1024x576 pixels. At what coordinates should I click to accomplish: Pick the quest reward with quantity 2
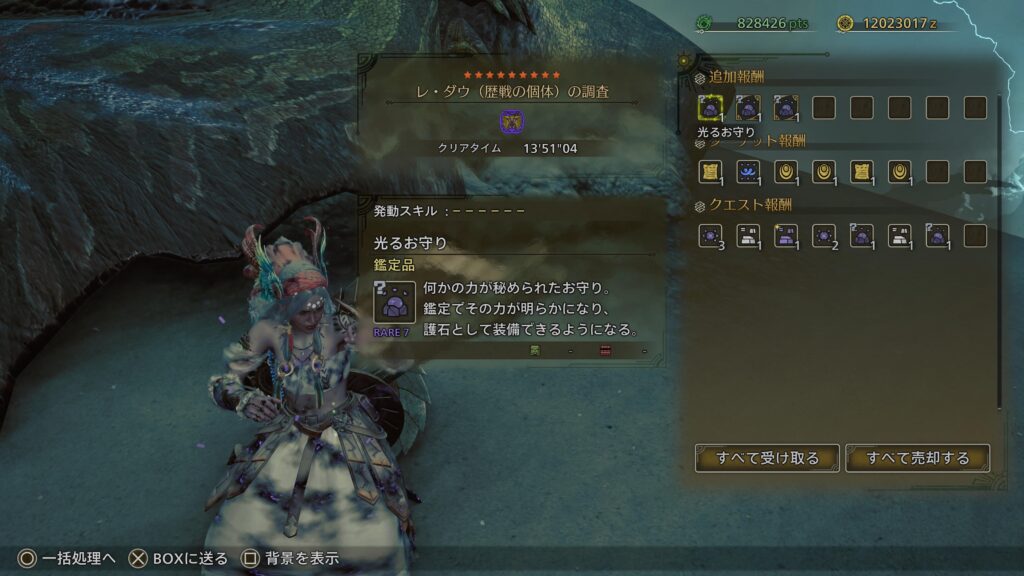click(x=823, y=236)
